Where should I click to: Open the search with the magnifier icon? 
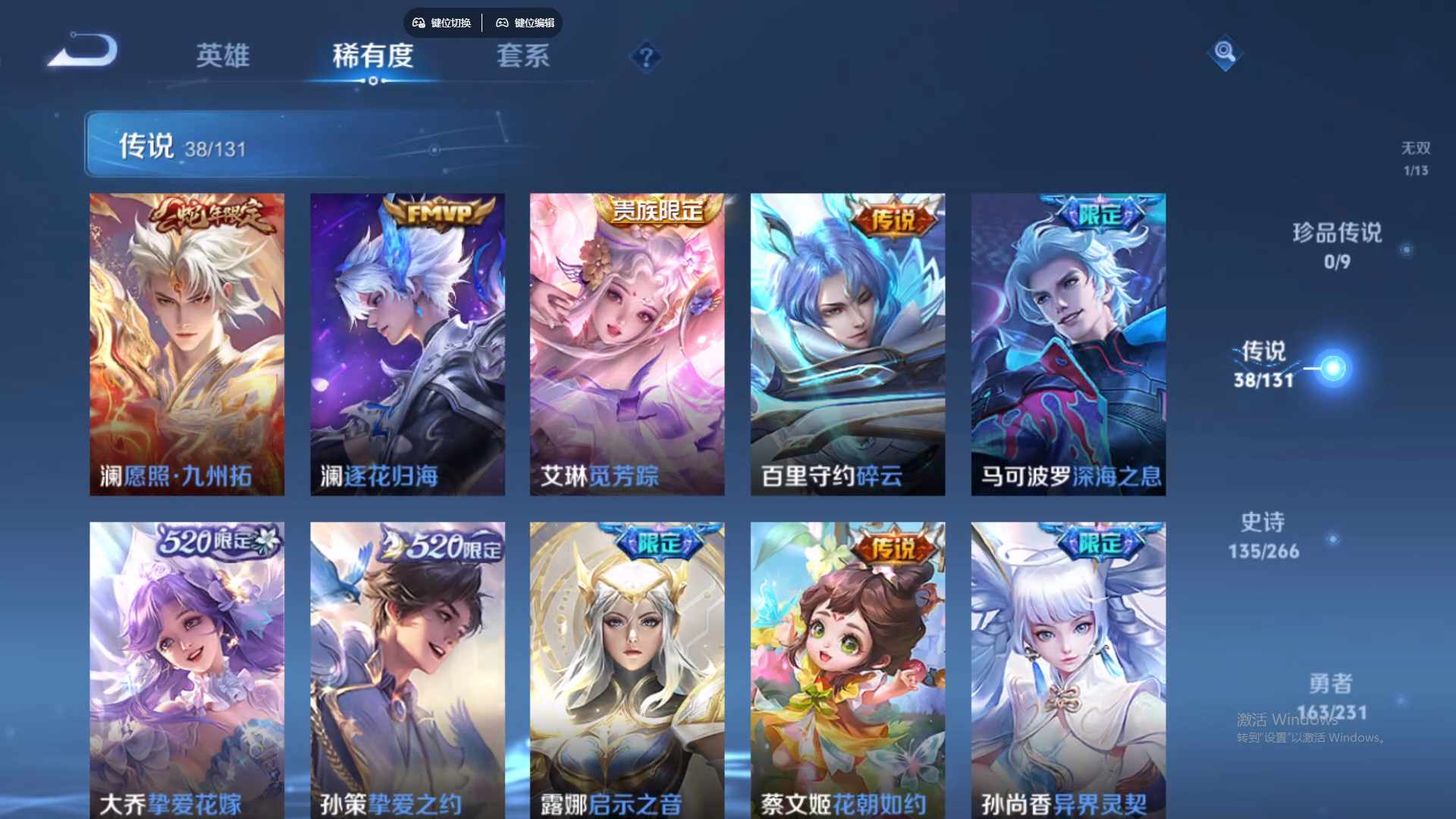click(1225, 54)
